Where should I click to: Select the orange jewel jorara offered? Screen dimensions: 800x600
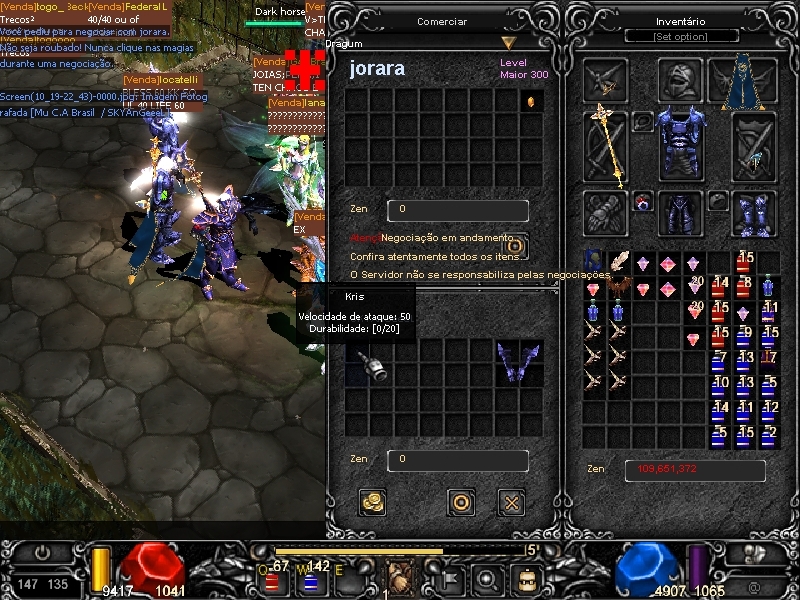532,101
